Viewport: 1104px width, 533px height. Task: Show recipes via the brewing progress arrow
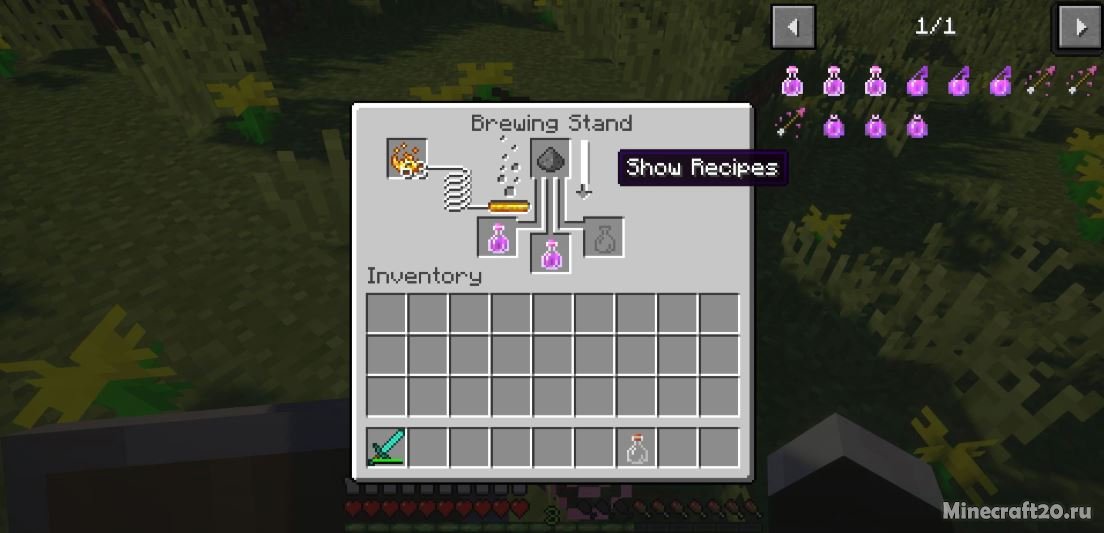583,169
